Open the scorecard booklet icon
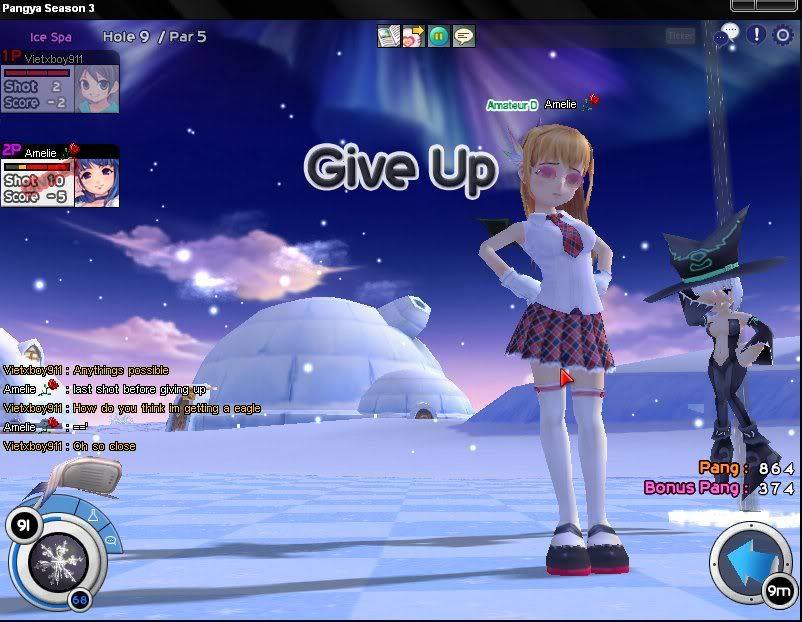 coord(388,37)
